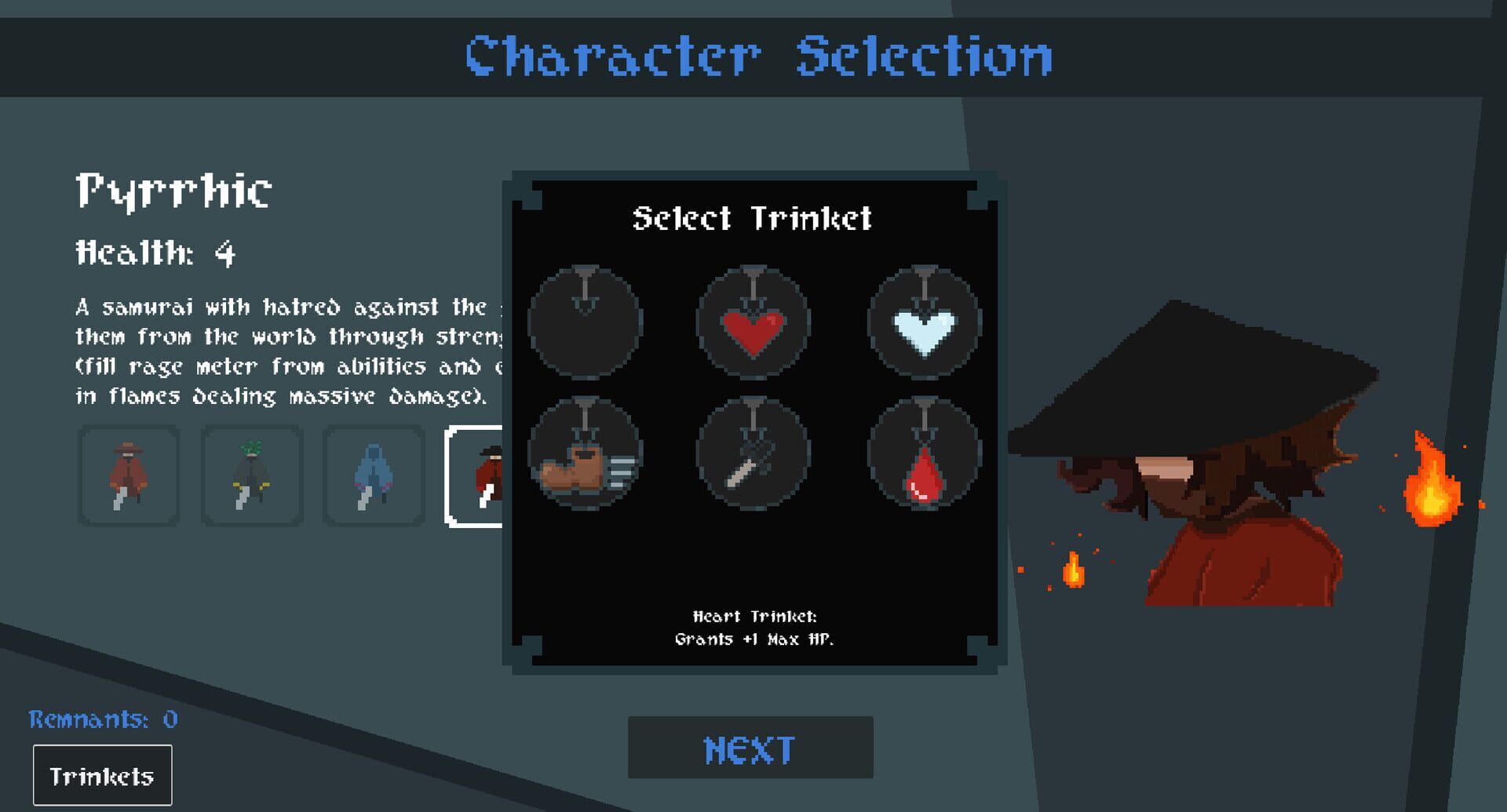Click the Select Trinket dialog header
The height and width of the screenshot is (812, 1507).
[x=753, y=219]
